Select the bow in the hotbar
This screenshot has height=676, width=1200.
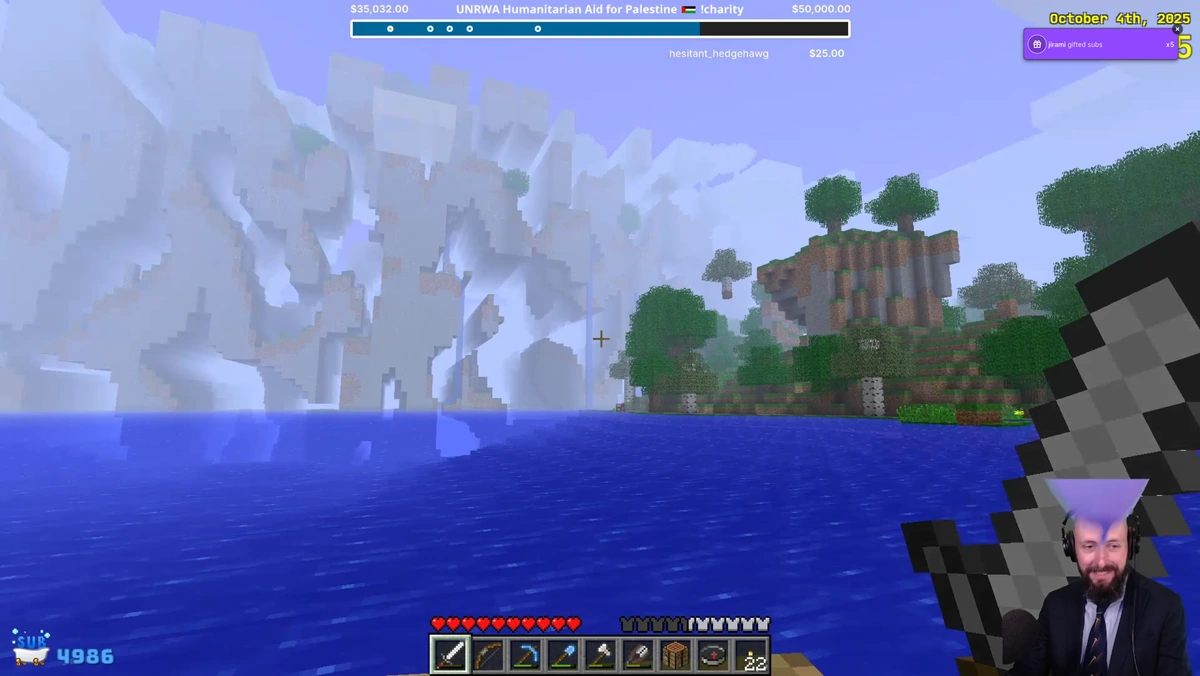tap(488, 655)
